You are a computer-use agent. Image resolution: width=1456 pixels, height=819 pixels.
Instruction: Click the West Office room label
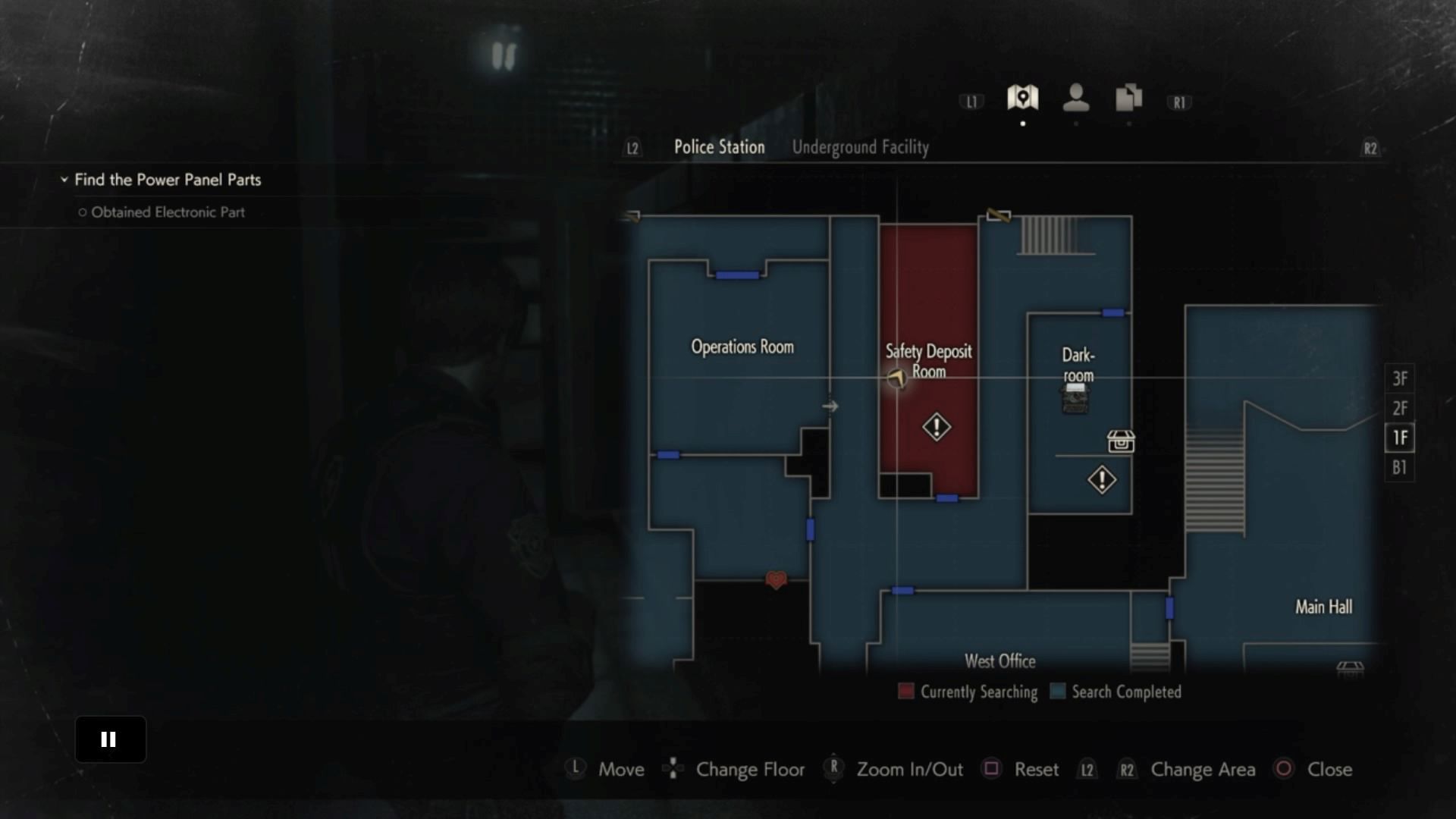[x=999, y=661]
